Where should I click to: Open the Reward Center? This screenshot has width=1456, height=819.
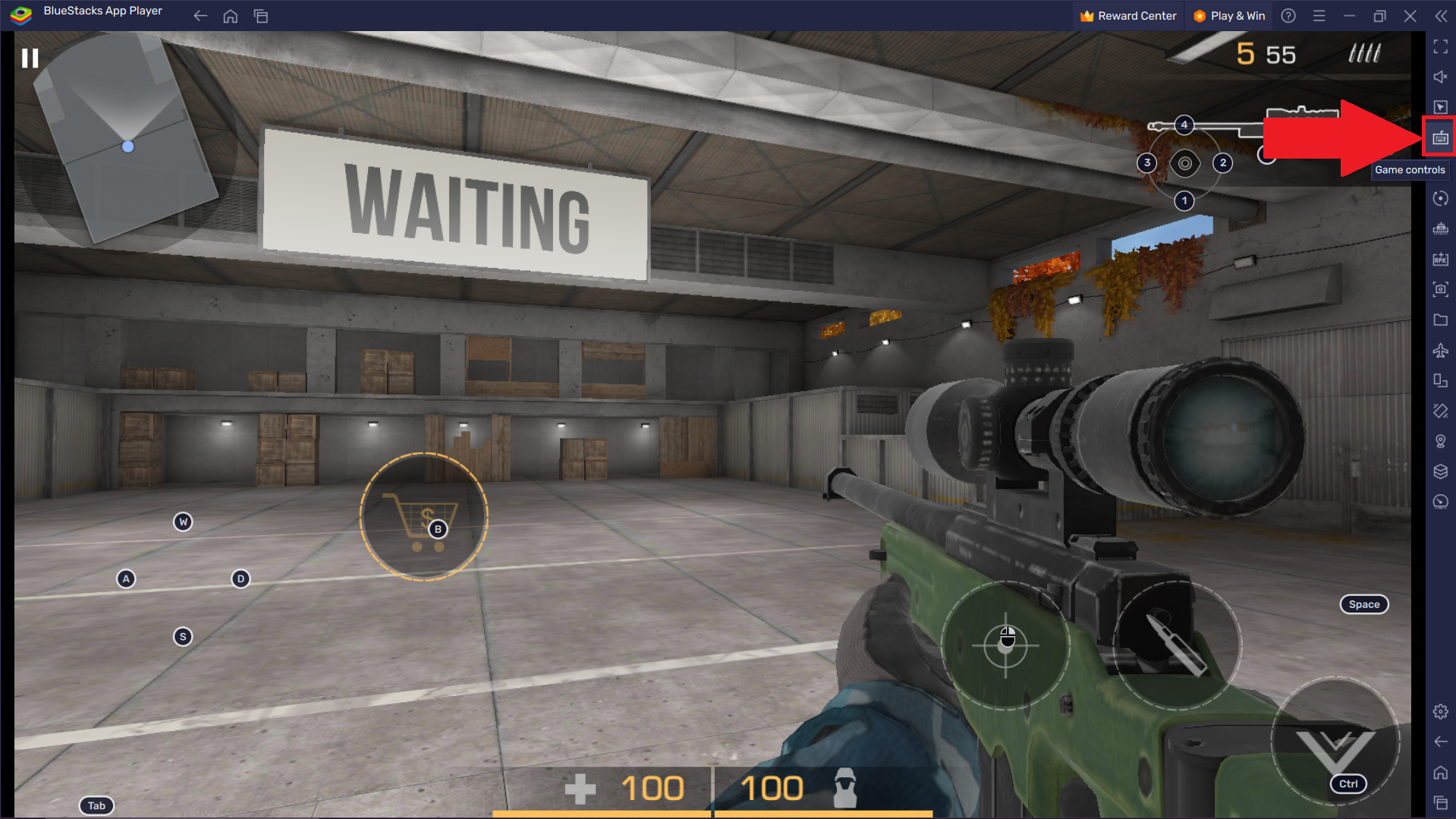1127,16
